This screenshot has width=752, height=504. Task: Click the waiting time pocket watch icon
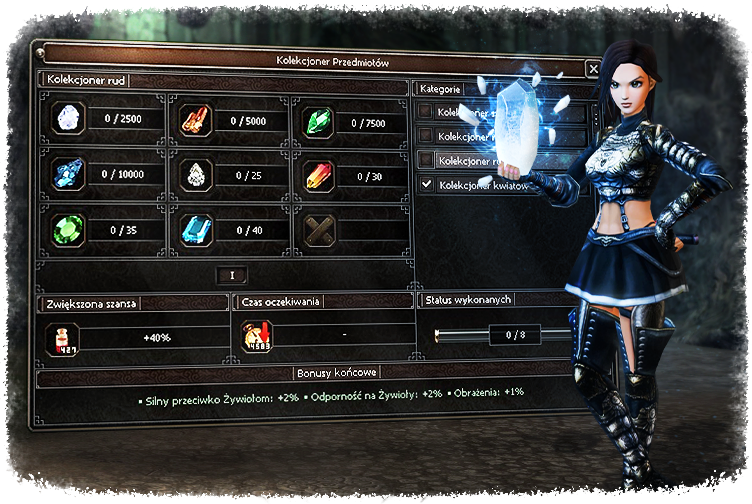[257, 337]
